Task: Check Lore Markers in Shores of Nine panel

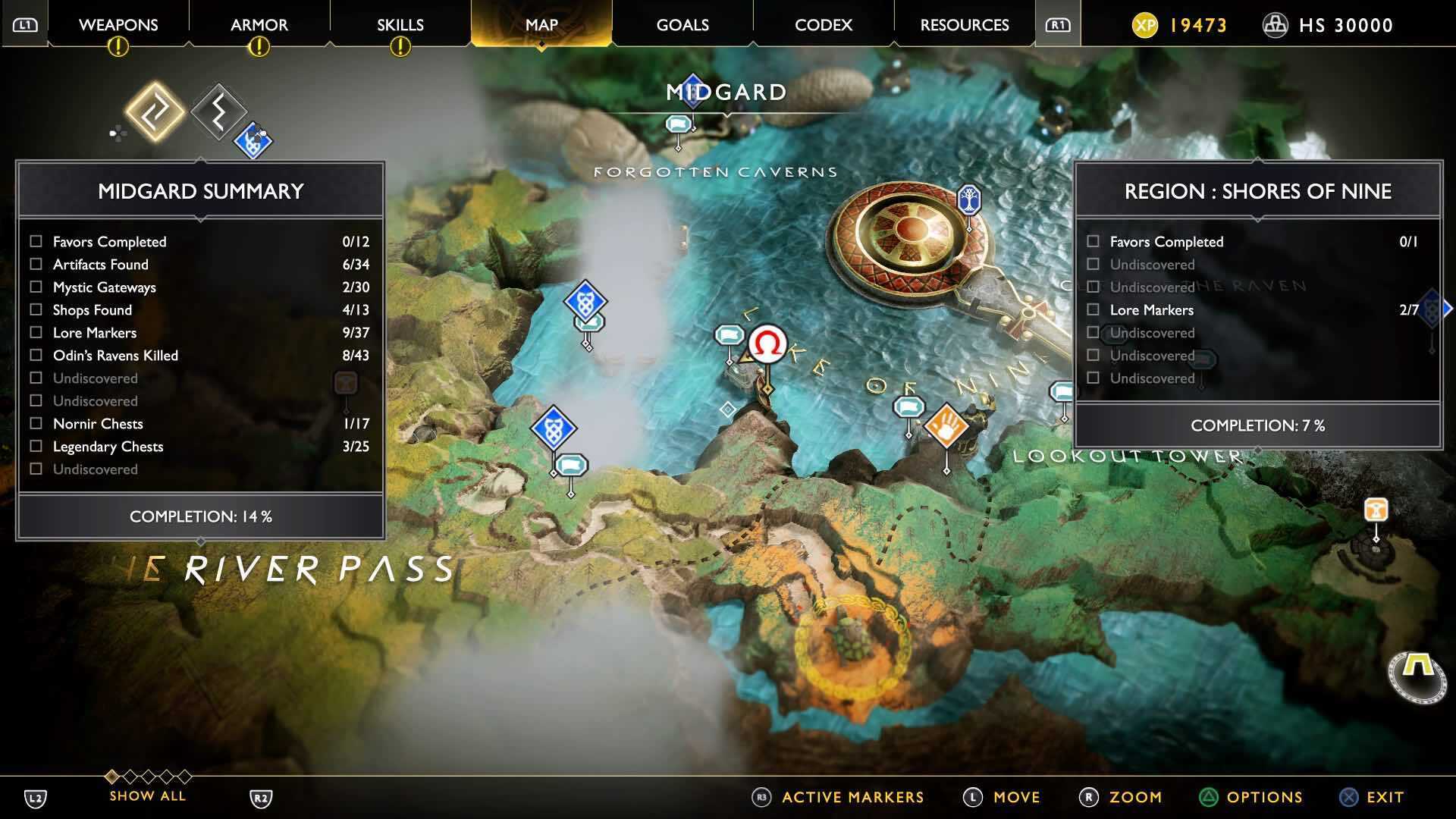Action: (x=1093, y=309)
